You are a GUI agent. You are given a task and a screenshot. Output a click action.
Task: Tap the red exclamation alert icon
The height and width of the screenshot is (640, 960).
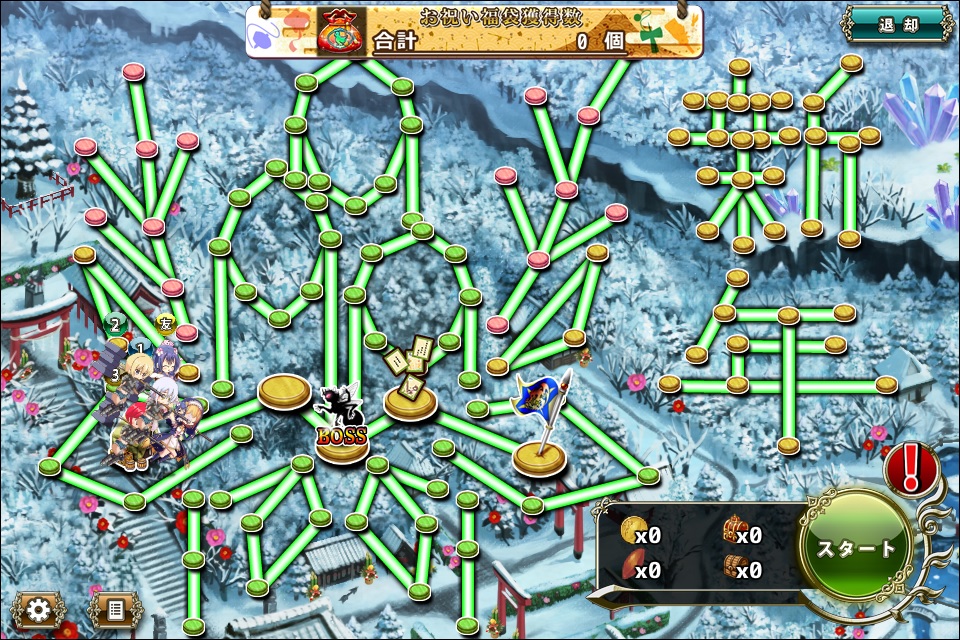click(x=912, y=468)
